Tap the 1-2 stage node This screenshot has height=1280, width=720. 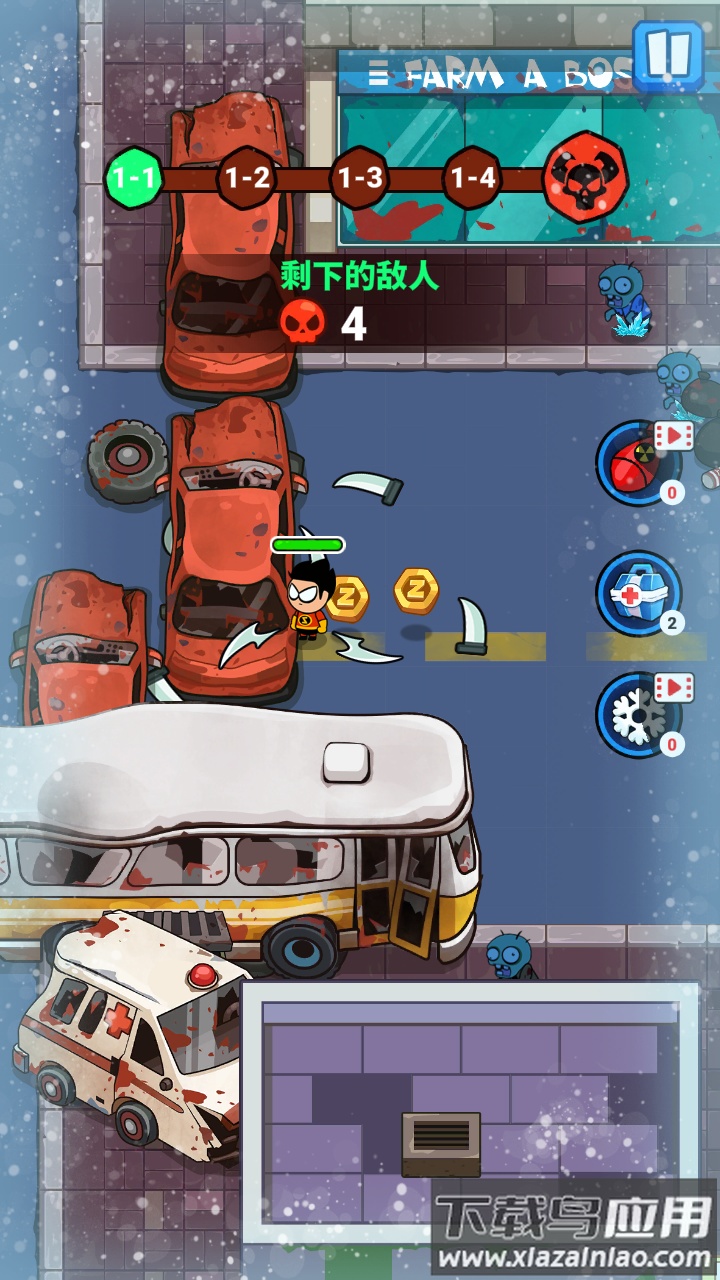[x=247, y=179]
